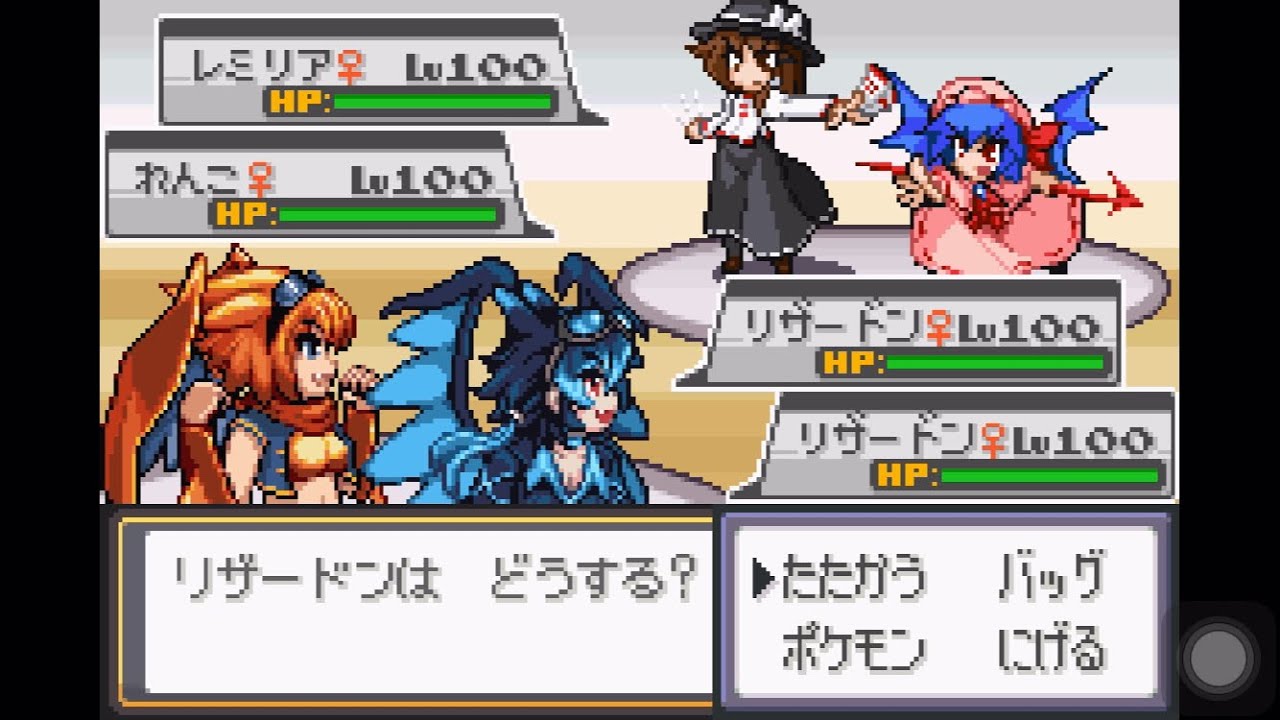
Task: Click the HP: label on れんこ's plate
Action: click(243, 213)
